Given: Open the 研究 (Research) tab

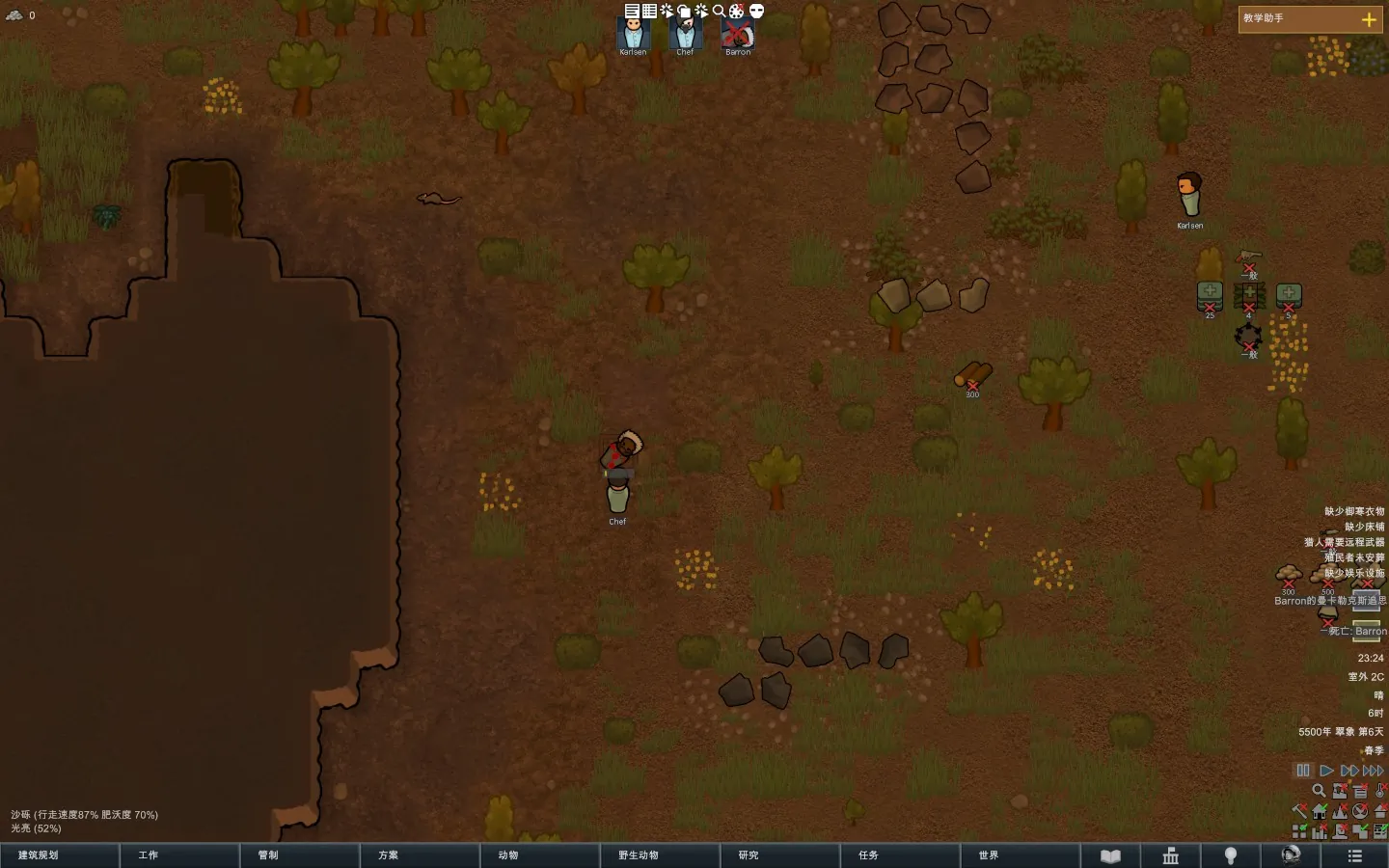Looking at the screenshot, I should click(x=779, y=855).
